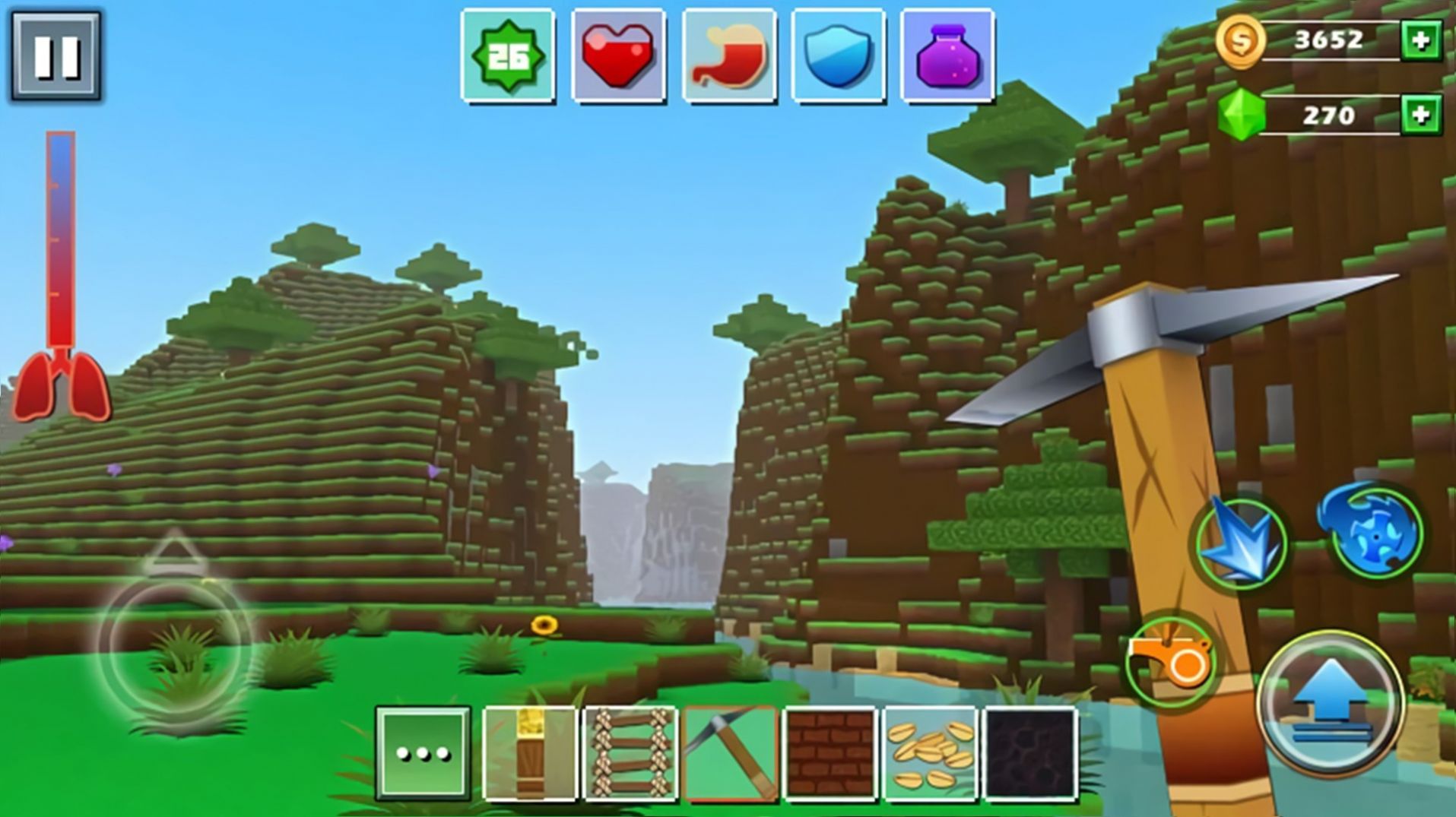Expand the coin purchase panel with the plus

(x=1423, y=40)
